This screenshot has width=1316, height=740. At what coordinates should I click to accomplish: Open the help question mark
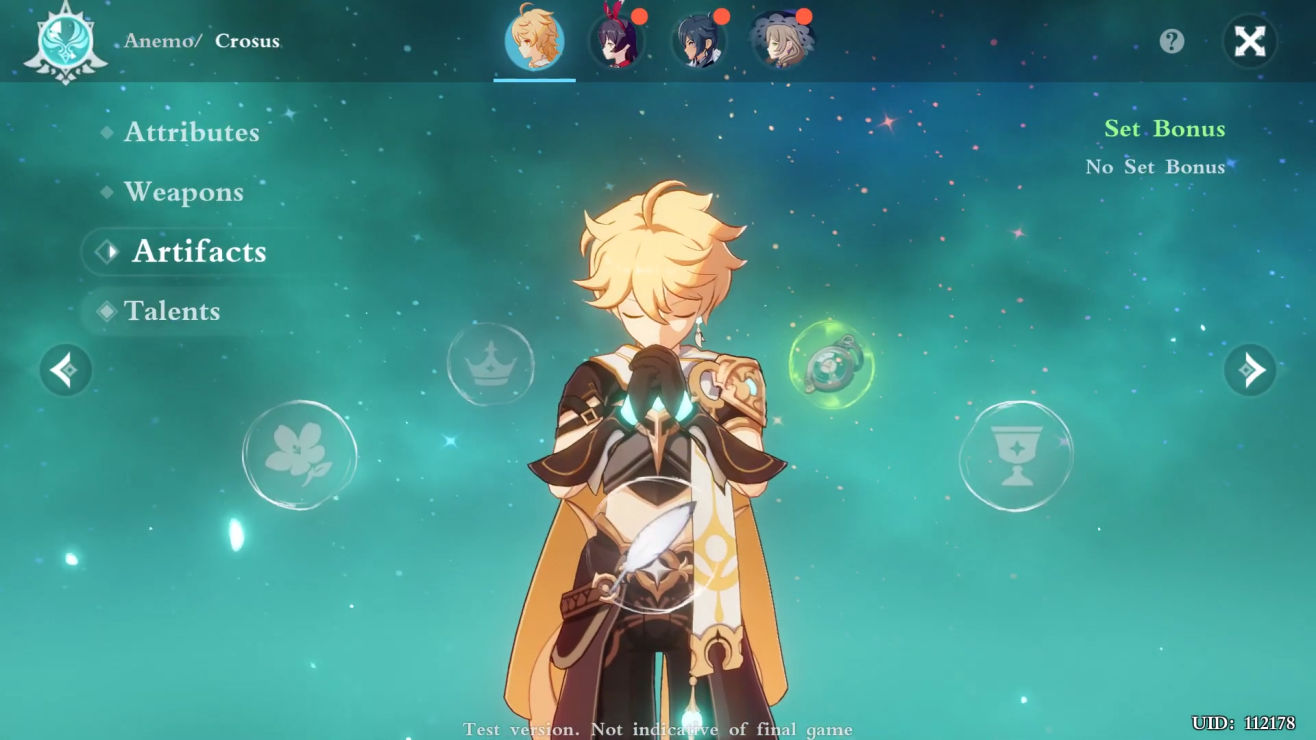coord(1171,42)
